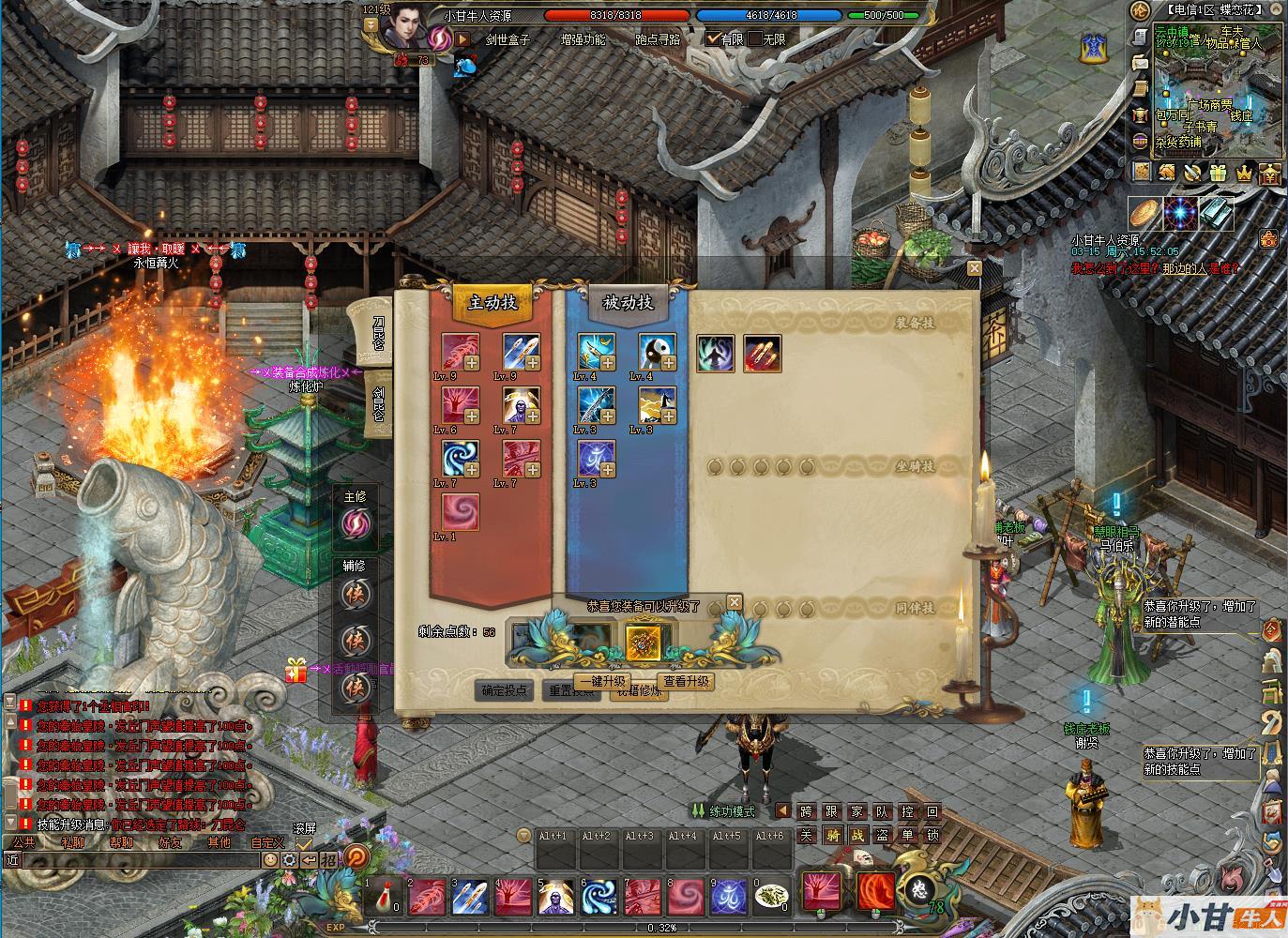The image size is (1288, 938).
Task: Select 跑点寻路 pathfinding option
Action: click(x=658, y=39)
